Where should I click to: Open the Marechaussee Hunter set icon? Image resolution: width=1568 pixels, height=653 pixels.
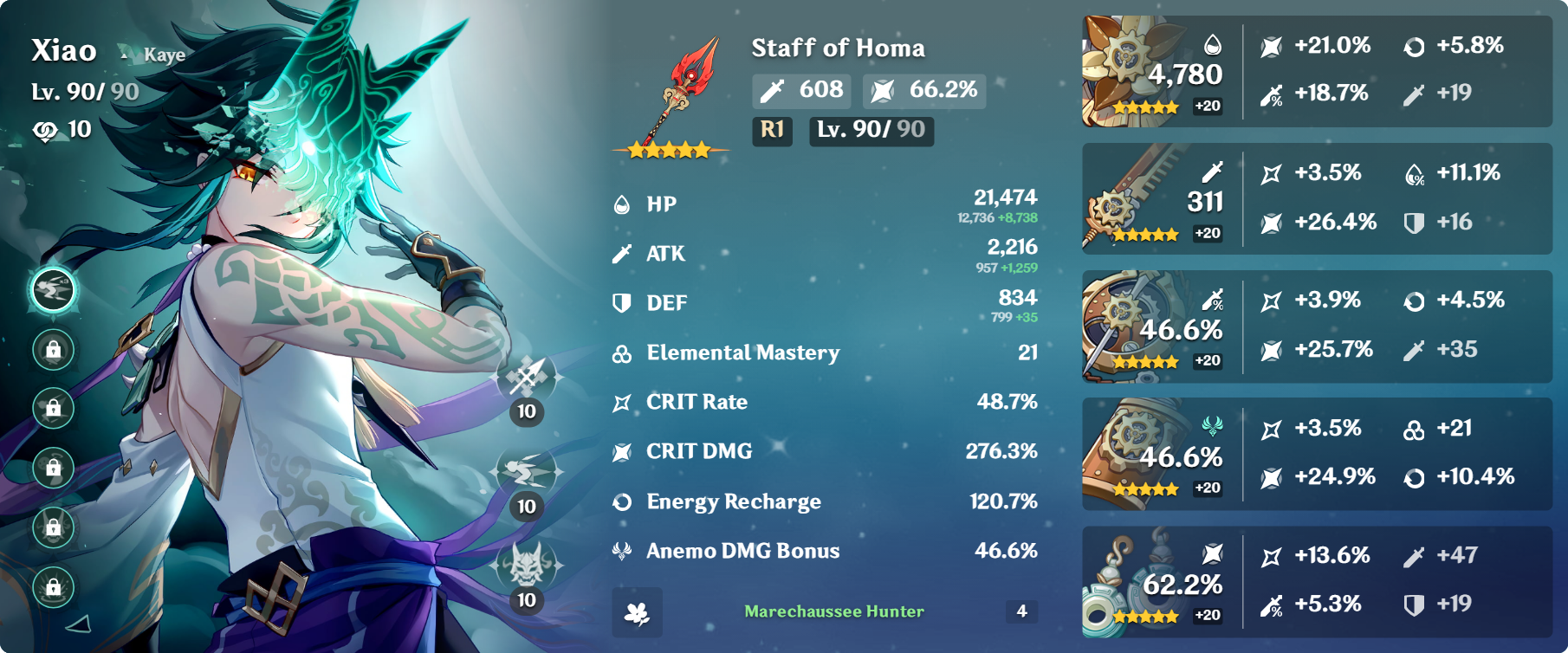tap(638, 613)
